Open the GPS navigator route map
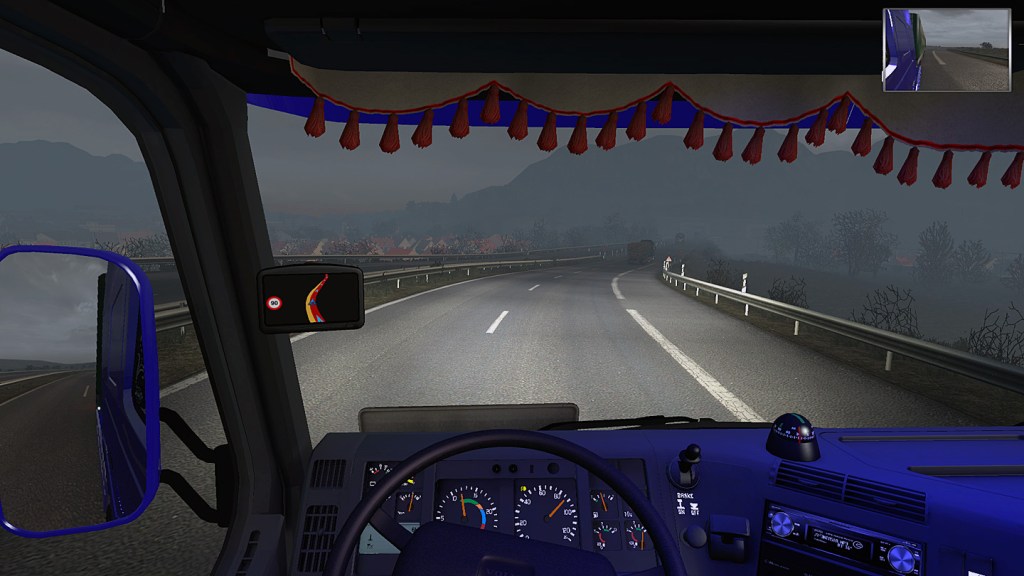 point(310,297)
